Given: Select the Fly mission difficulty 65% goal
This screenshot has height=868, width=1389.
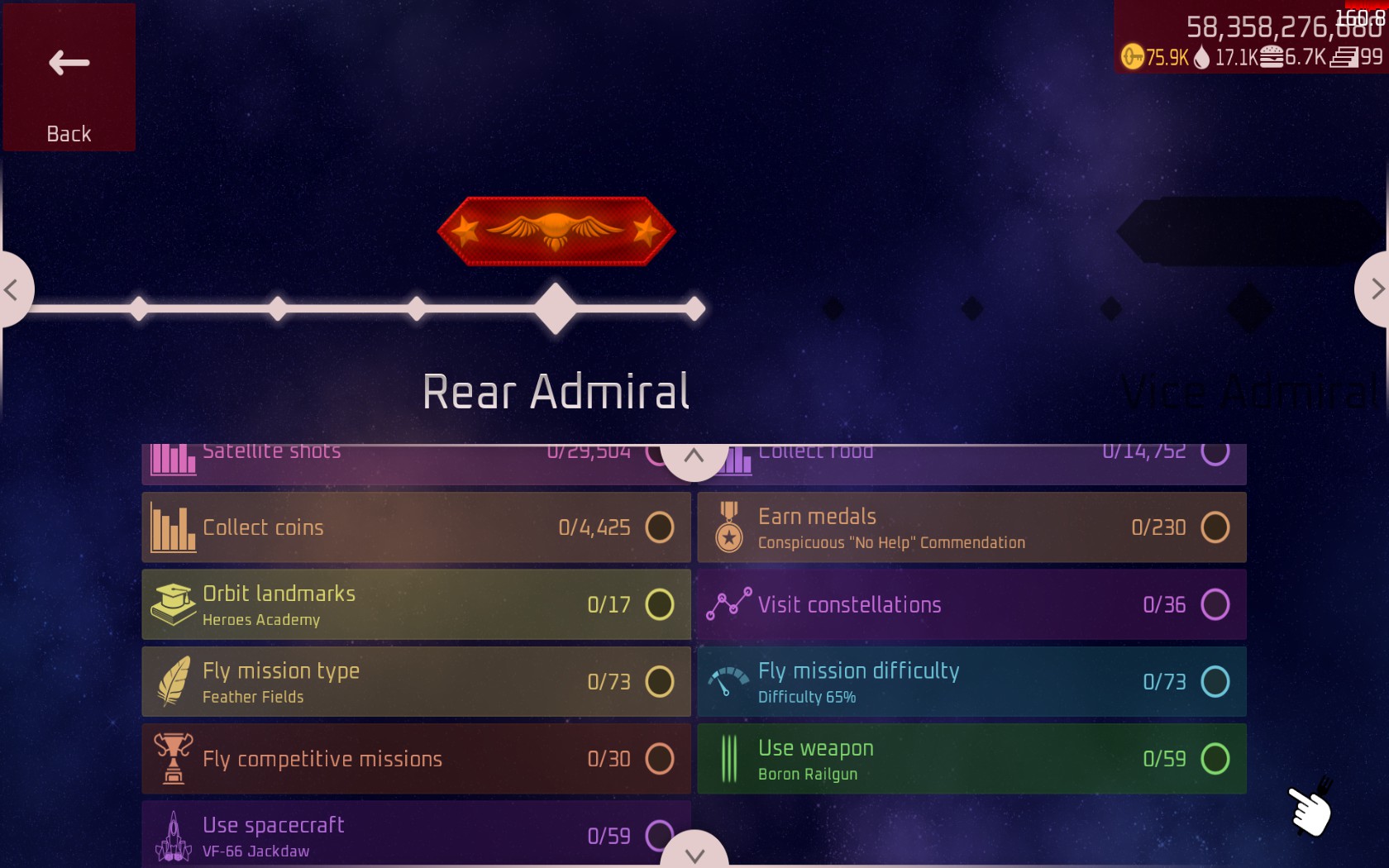Looking at the screenshot, I should [x=971, y=682].
